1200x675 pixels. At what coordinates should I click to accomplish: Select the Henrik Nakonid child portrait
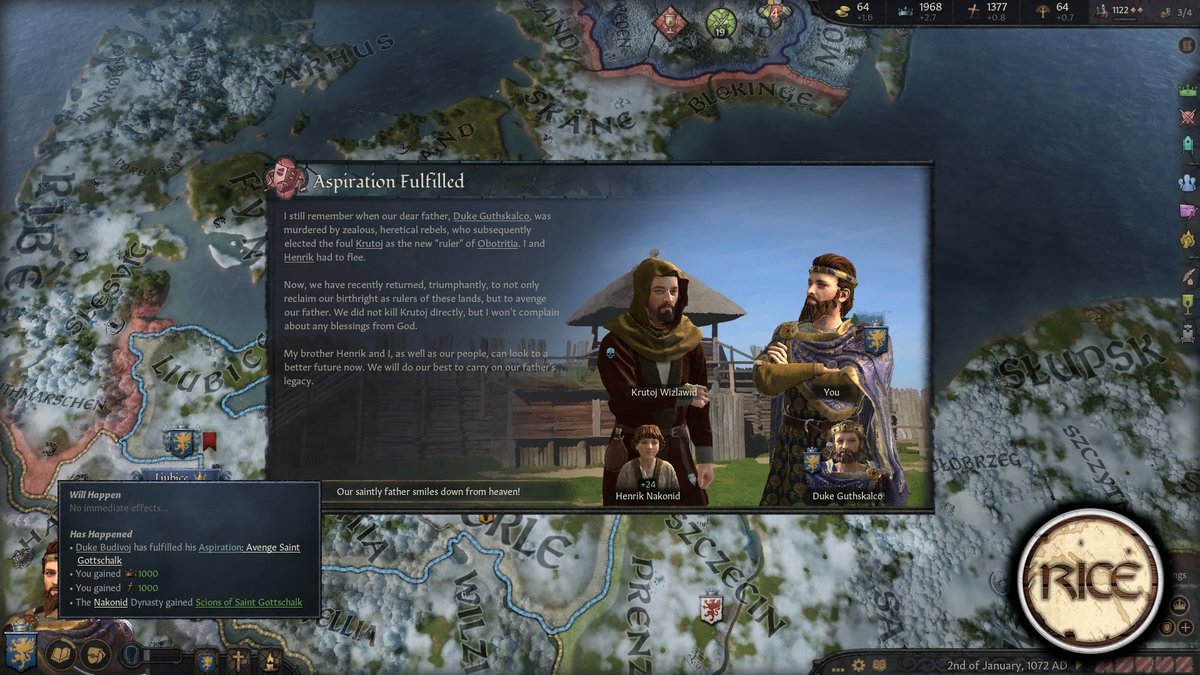[x=647, y=460]
